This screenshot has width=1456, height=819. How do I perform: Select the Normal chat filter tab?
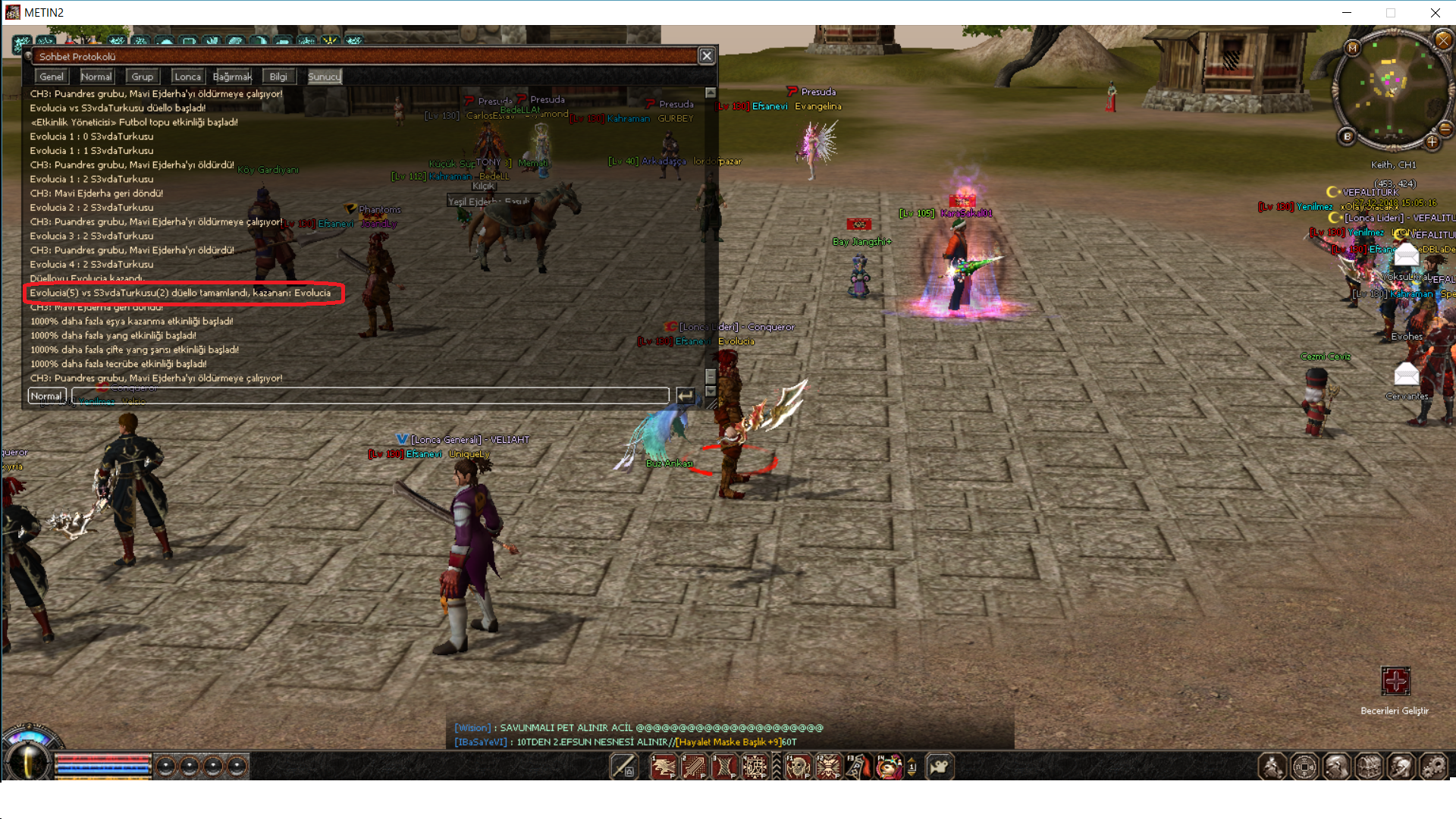96,77
